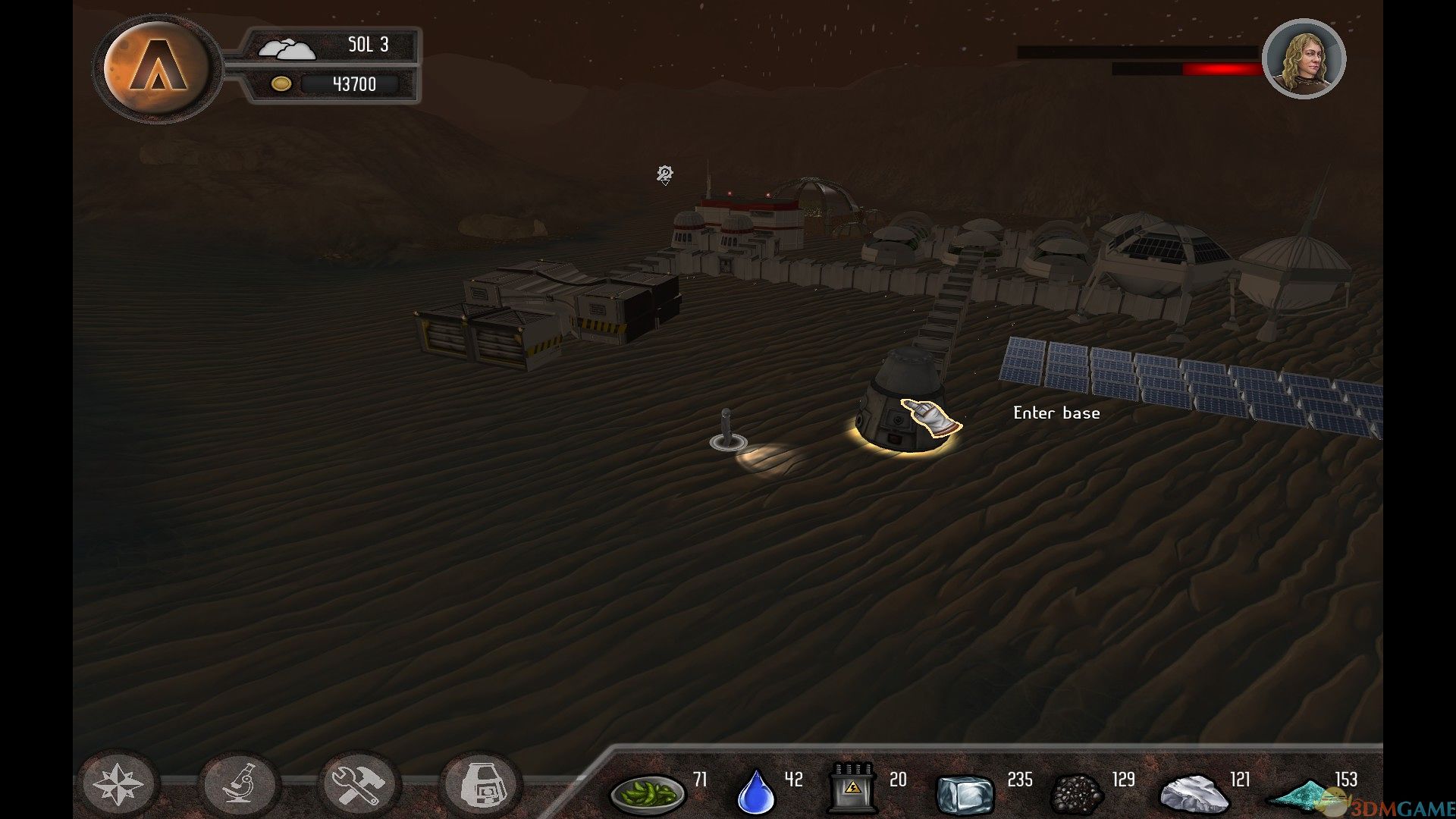Select the green food resource icon
Image resolution: width=1456 pixels, height=819 pixels.
pos(647,792)
